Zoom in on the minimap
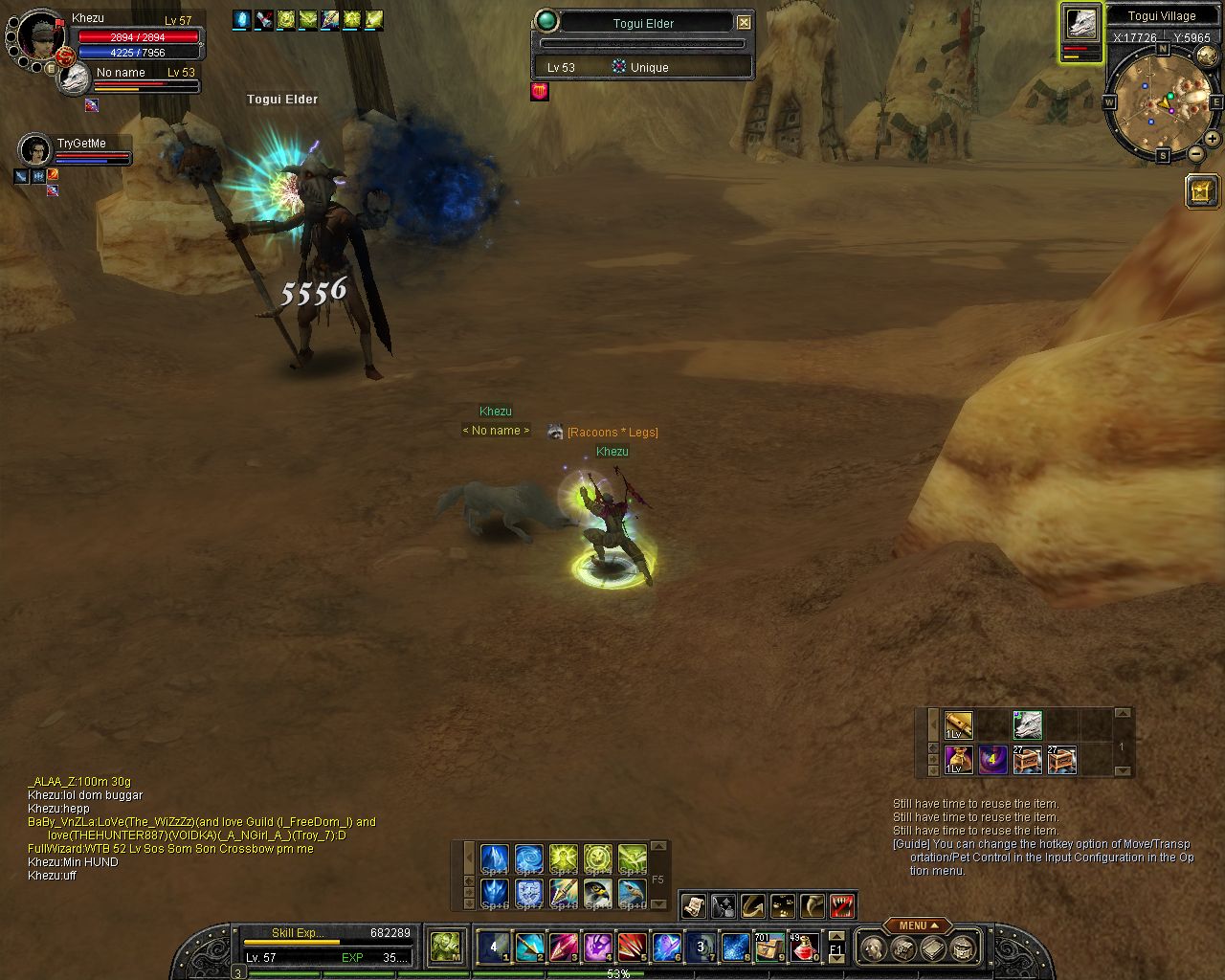Image resolution: width=1225 pixels, height=980 pixels. (x=1212, y=139)
